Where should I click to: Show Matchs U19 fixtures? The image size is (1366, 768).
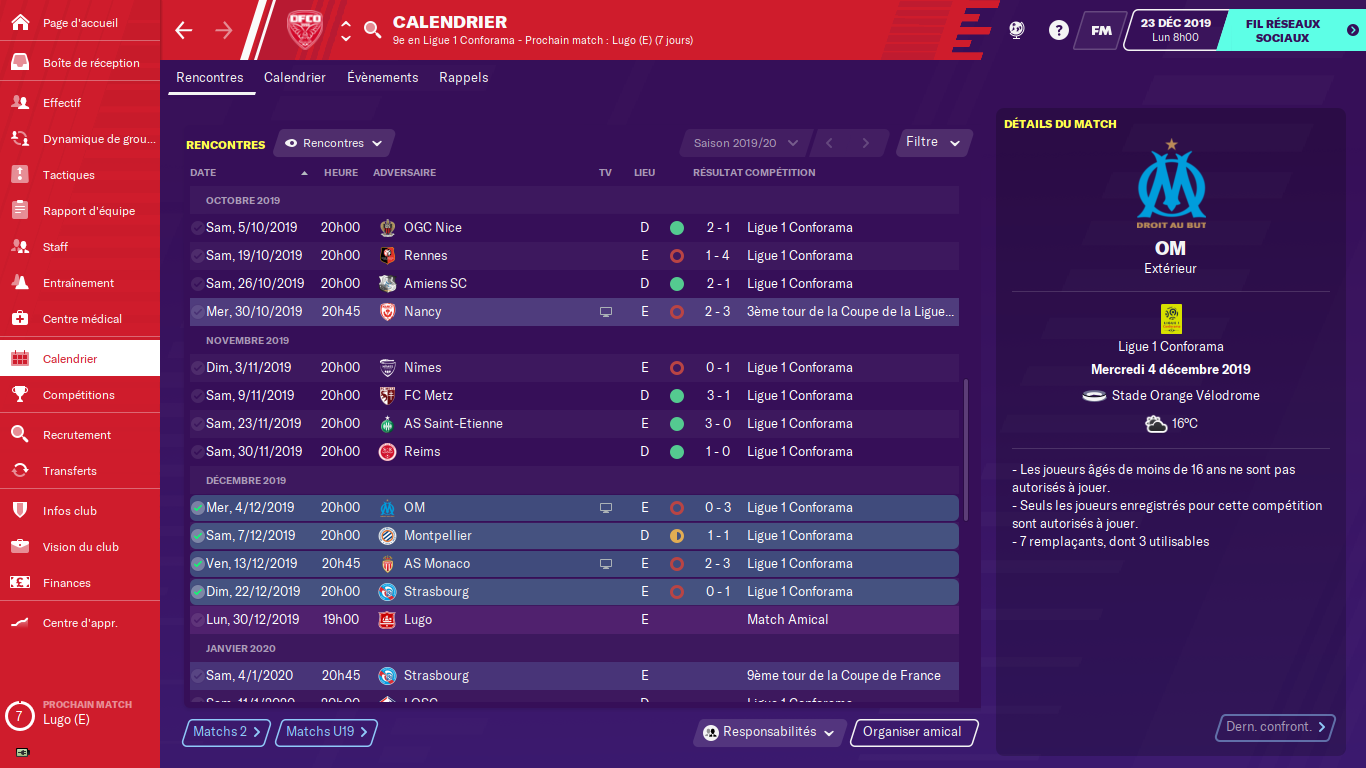tap(326, 732)
